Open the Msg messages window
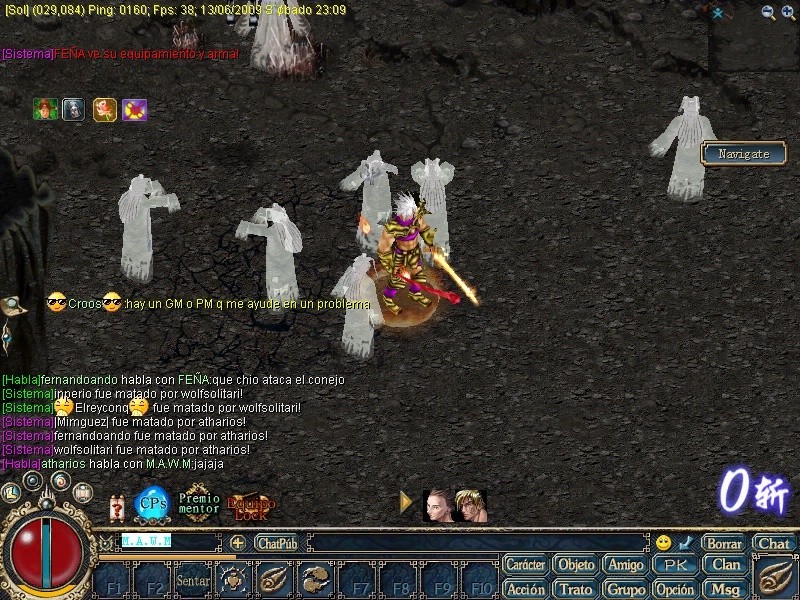The width and height of the screenshot is (800, 600). click(x=726, y=589)
